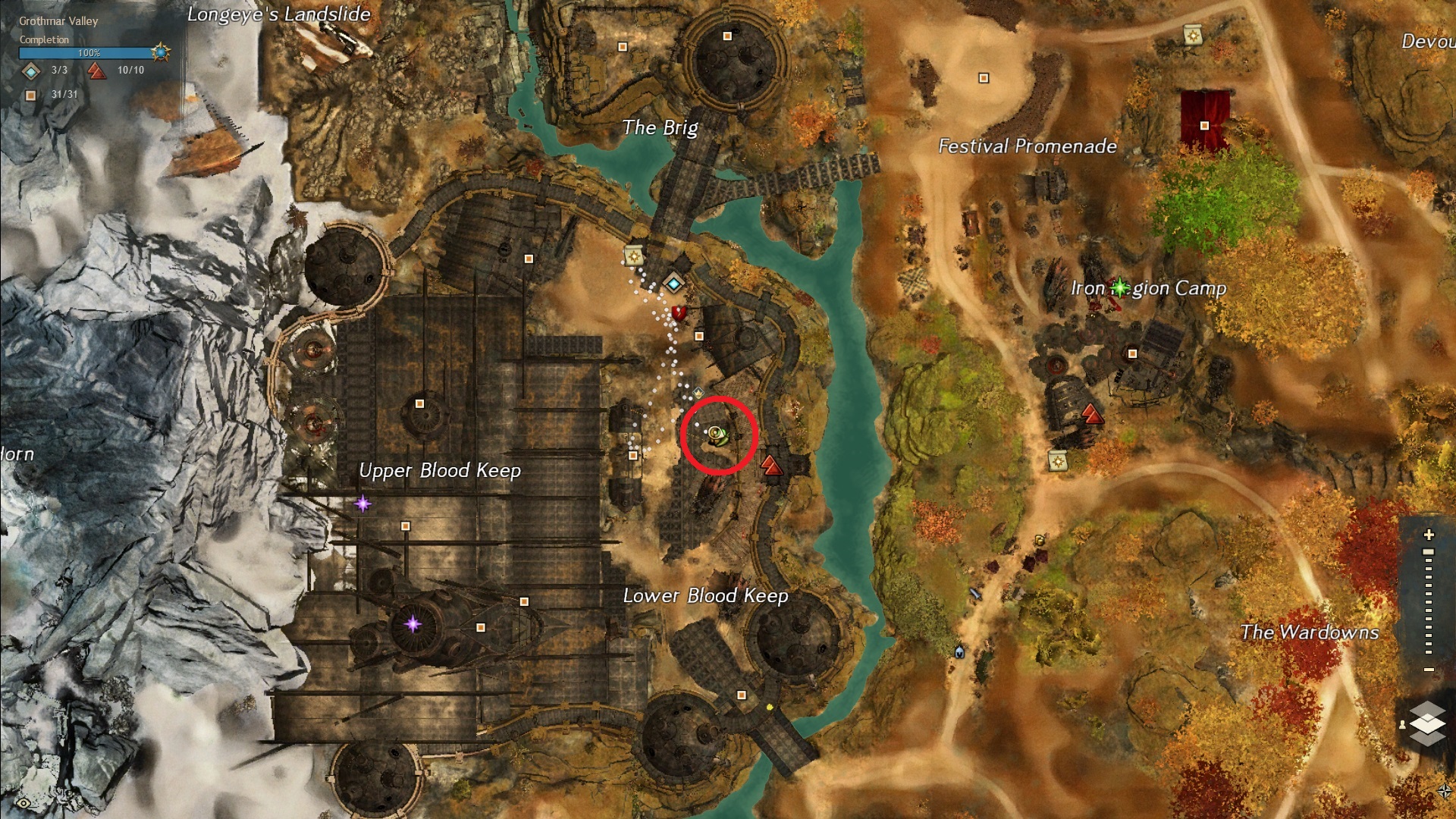Click the red heart marker below the waypoint
This screenshot has width=1456, height=819.
679,312
